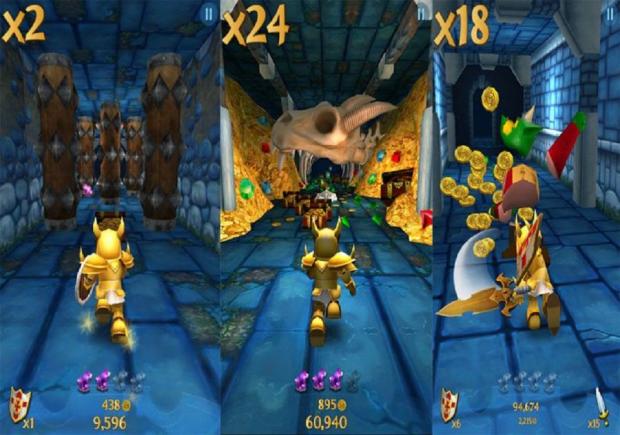Viewport: 620px width, 435px height.
Task: Pause the run in the x18 multiplier screenshot
Action: [610, 13]
